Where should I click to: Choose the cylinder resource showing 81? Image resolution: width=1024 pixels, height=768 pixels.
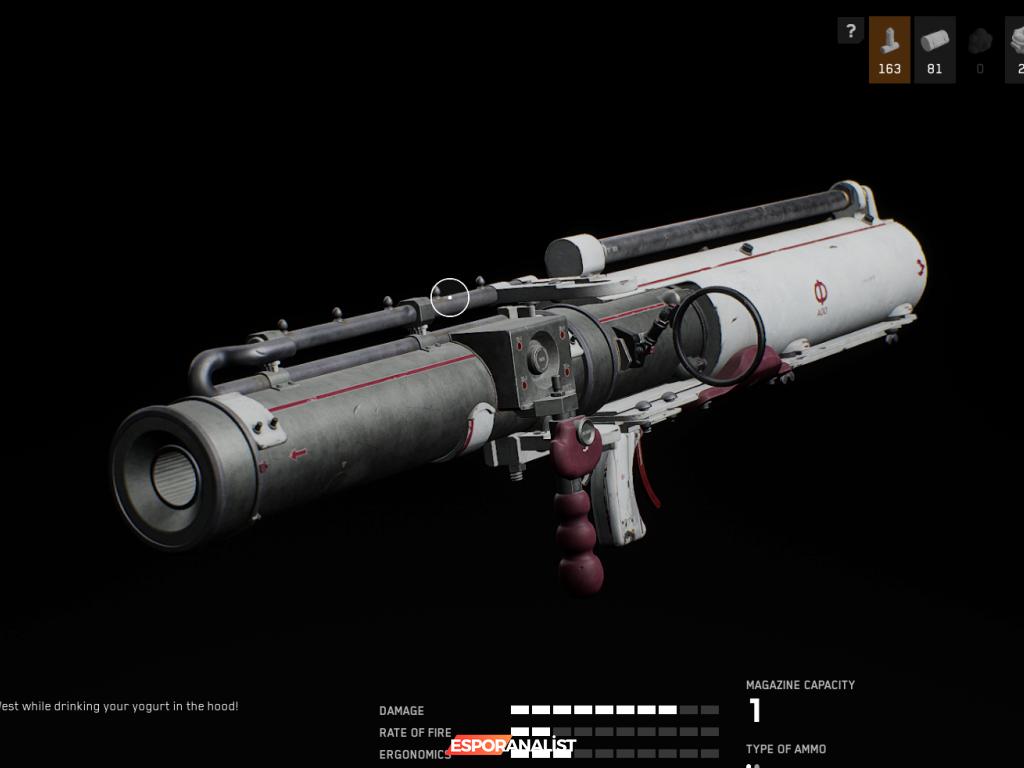[934, 49]
